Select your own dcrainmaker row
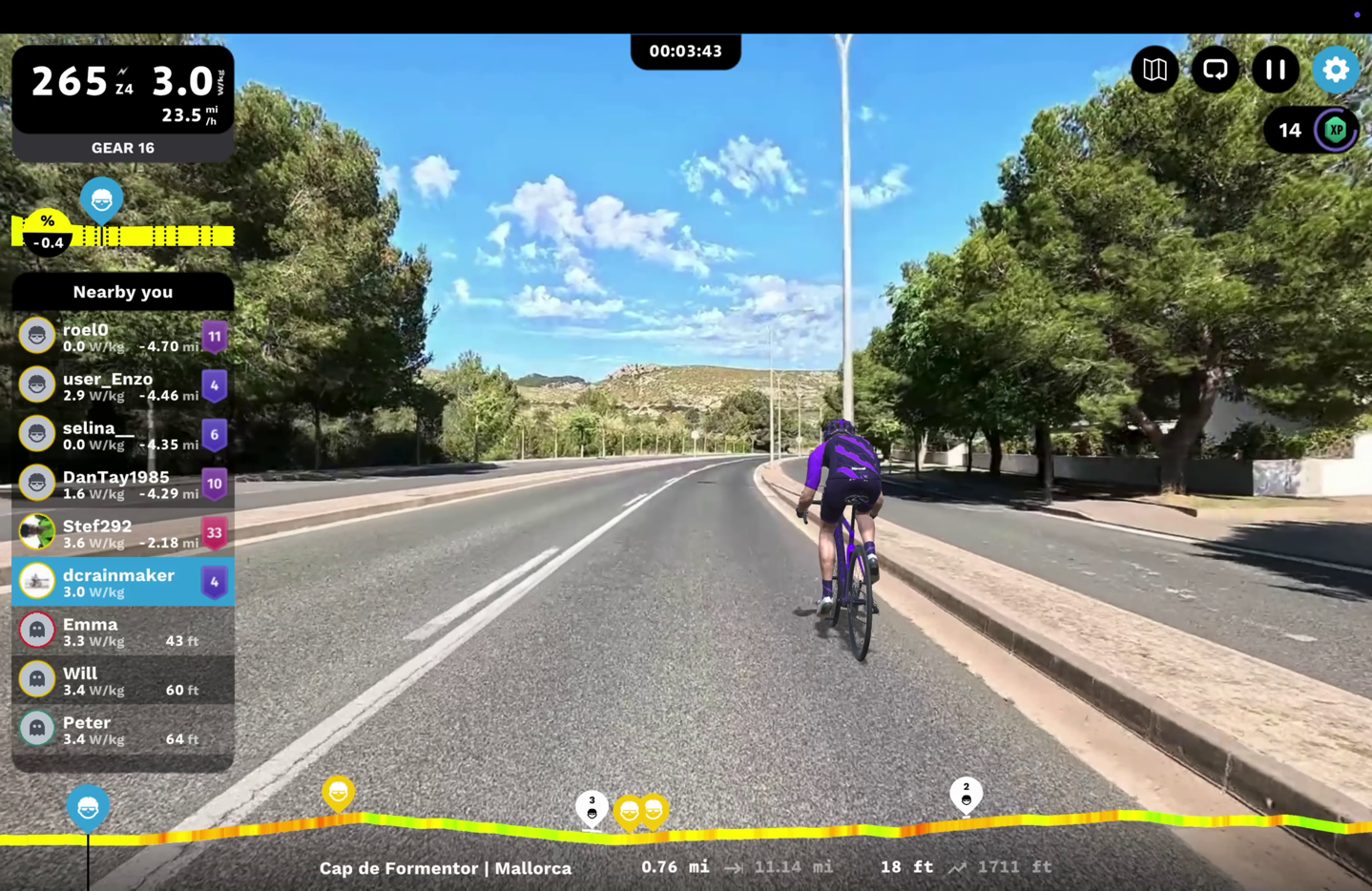This screenshot has height=891, width=1372. (122, 583)
